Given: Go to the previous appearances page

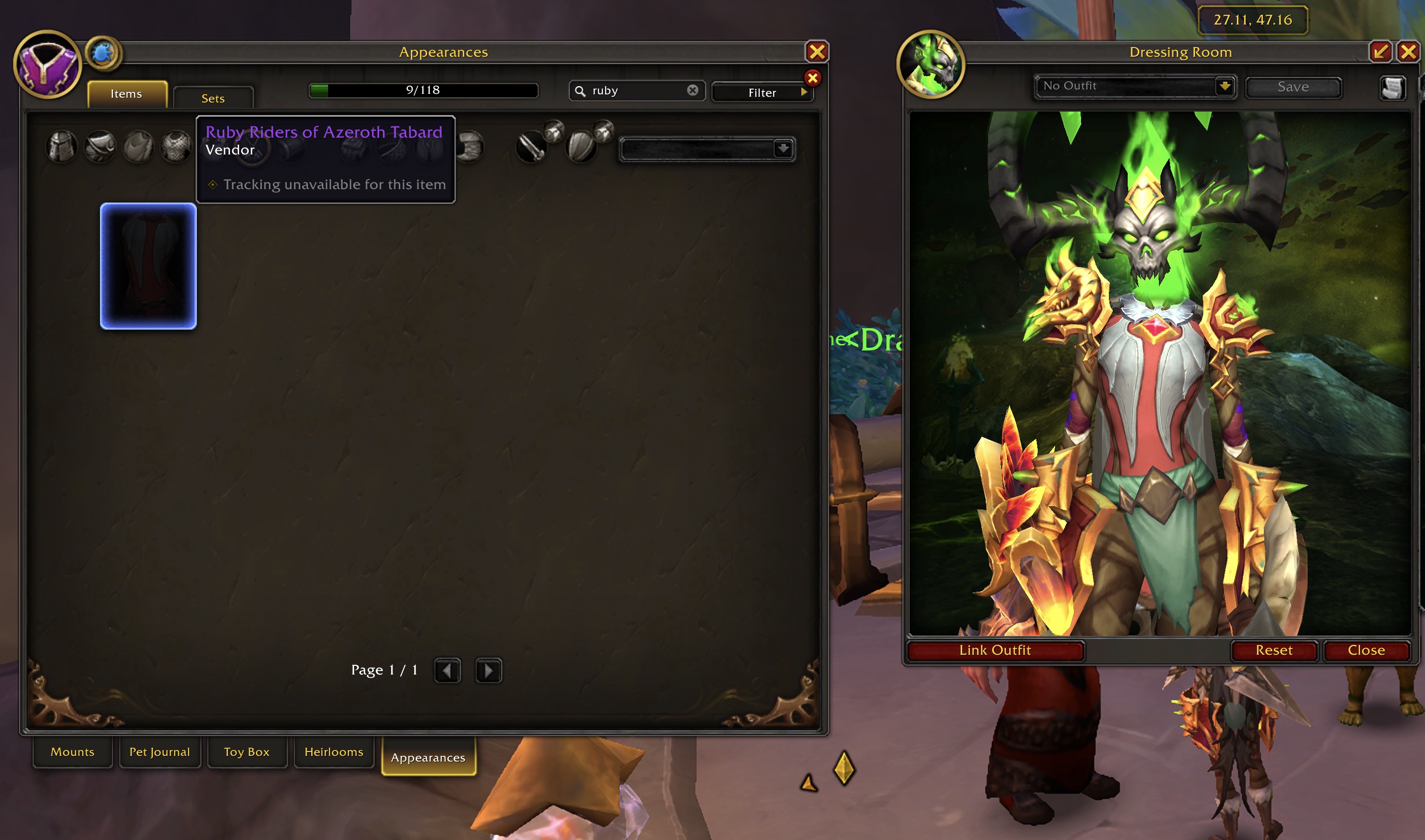Looking at the screenshot, I should coord(447,671).
